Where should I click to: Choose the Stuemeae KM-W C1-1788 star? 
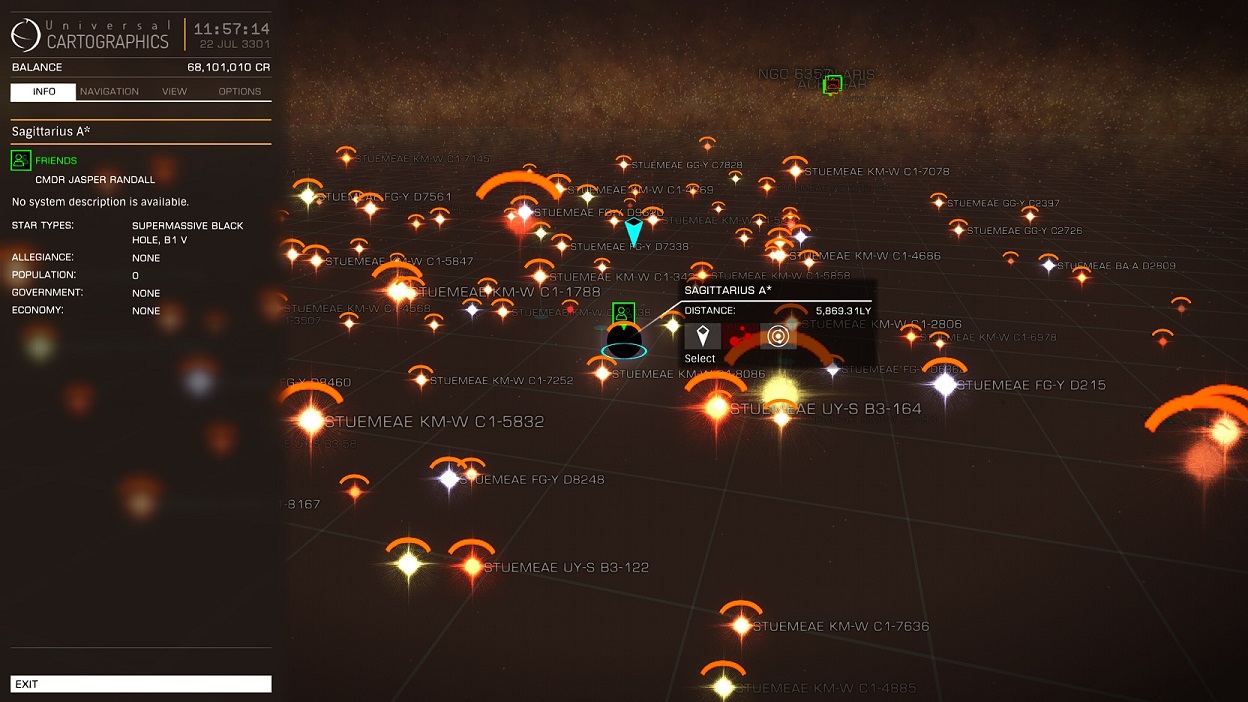[x=401, y=292]
